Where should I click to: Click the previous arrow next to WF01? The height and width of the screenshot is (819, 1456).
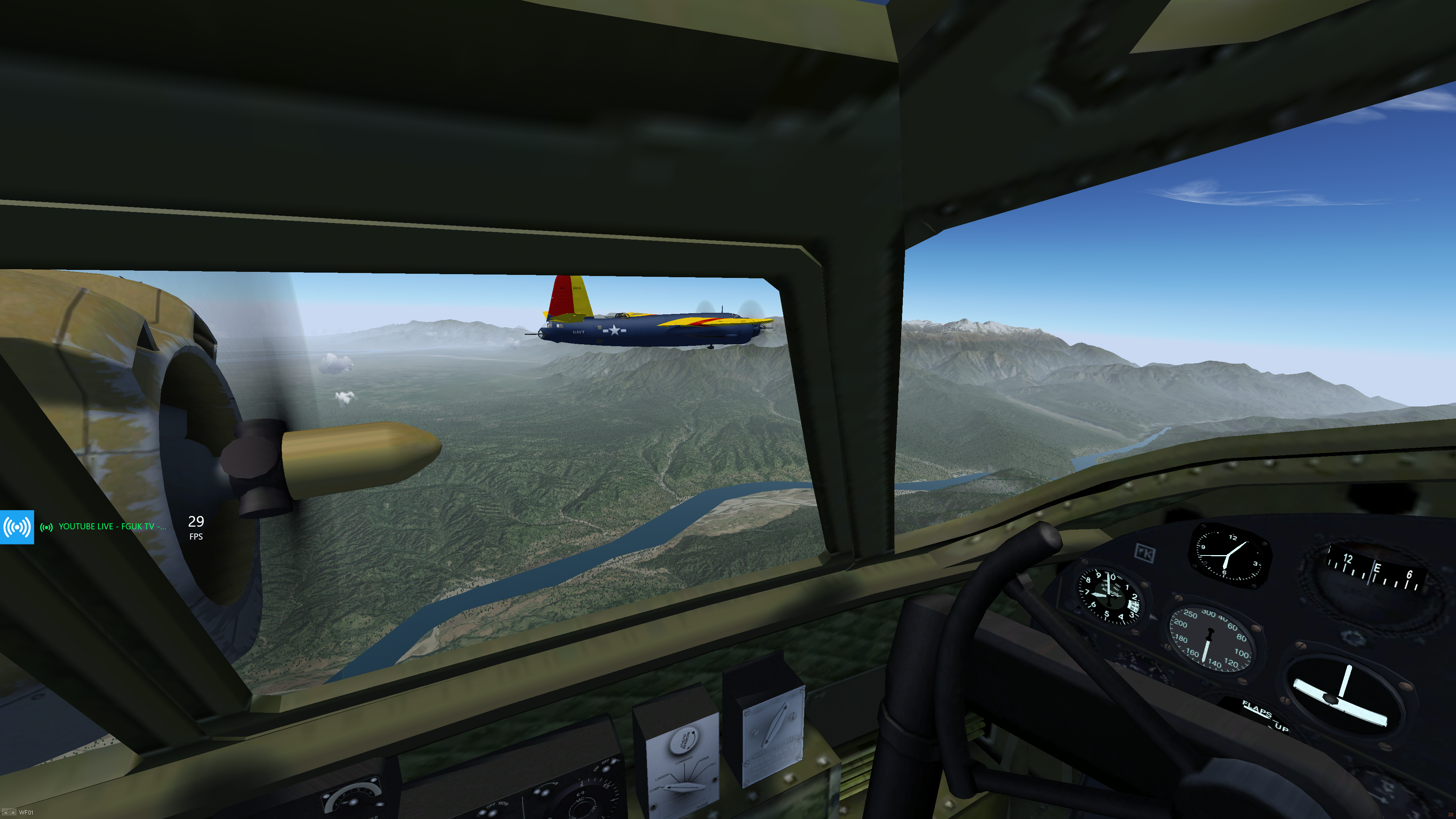coord(5,813)
